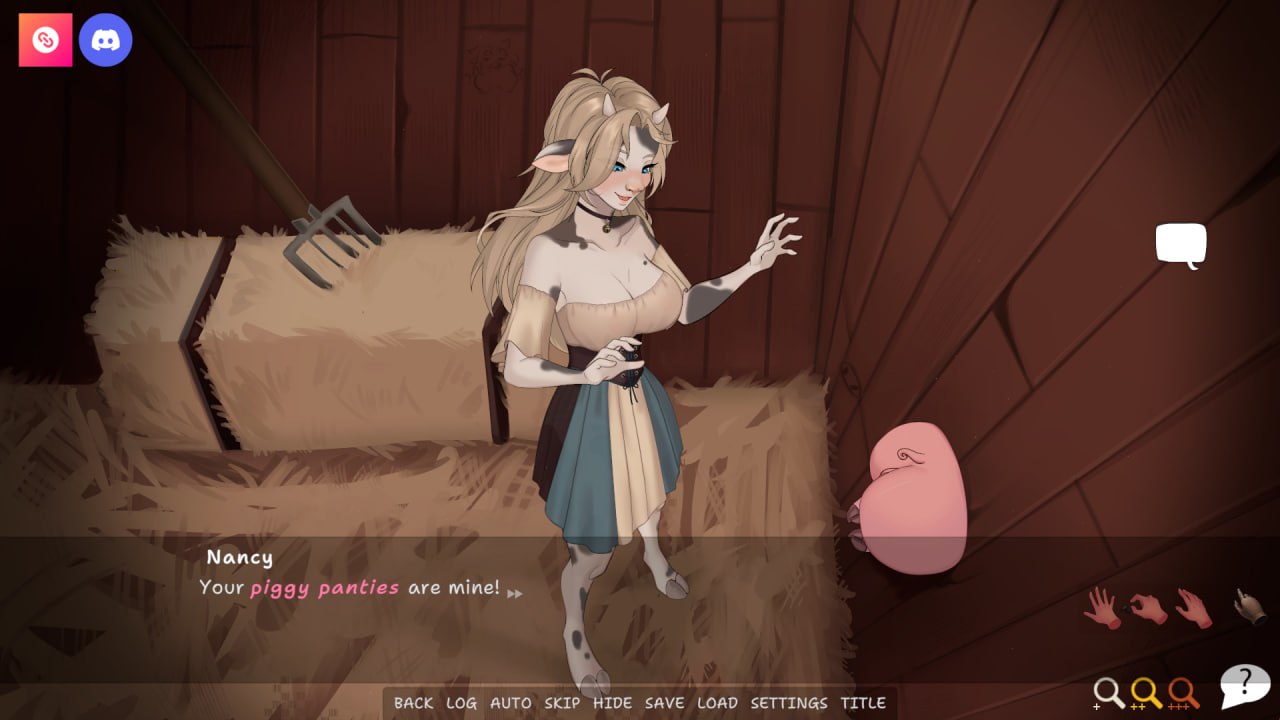Click the advance arrows after Nancy's dialogue
Viewport: 1280px width, 720px height.
515,592
